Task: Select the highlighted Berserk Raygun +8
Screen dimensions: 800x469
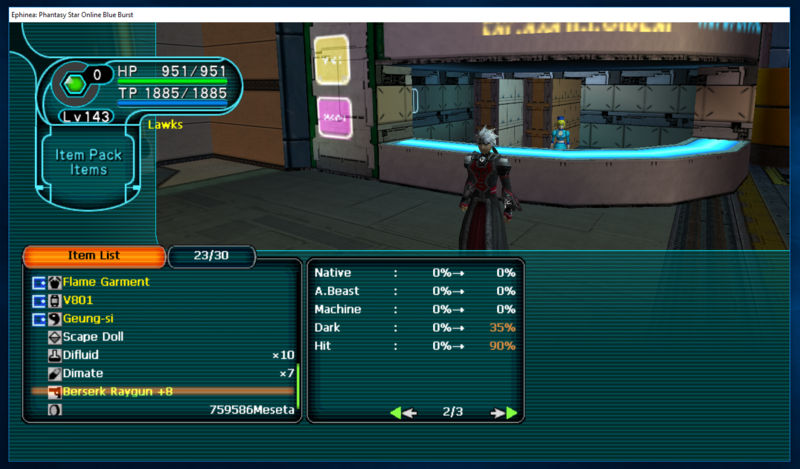Action: [x=117, y=391]
